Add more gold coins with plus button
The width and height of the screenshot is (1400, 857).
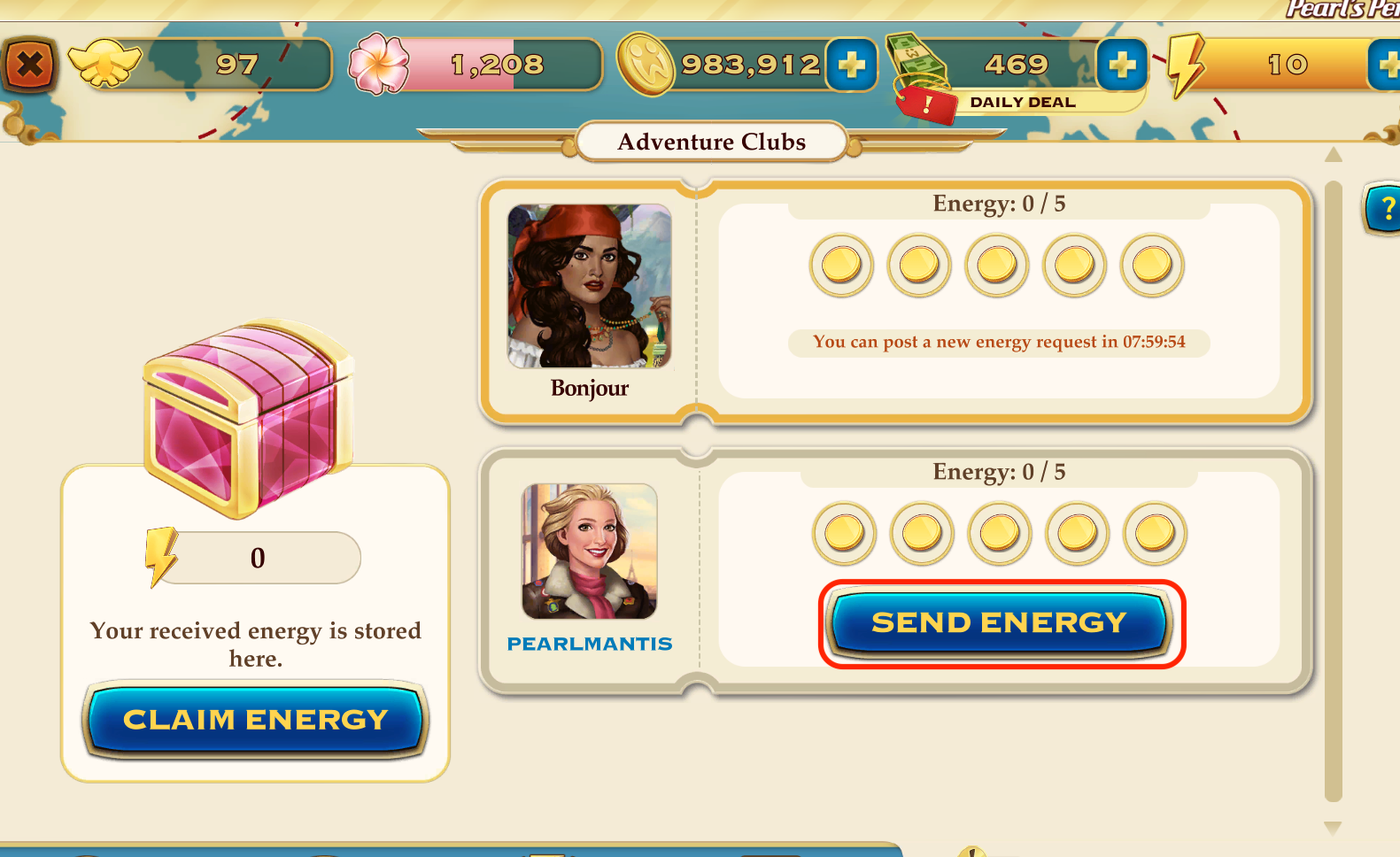pos(851,65)
